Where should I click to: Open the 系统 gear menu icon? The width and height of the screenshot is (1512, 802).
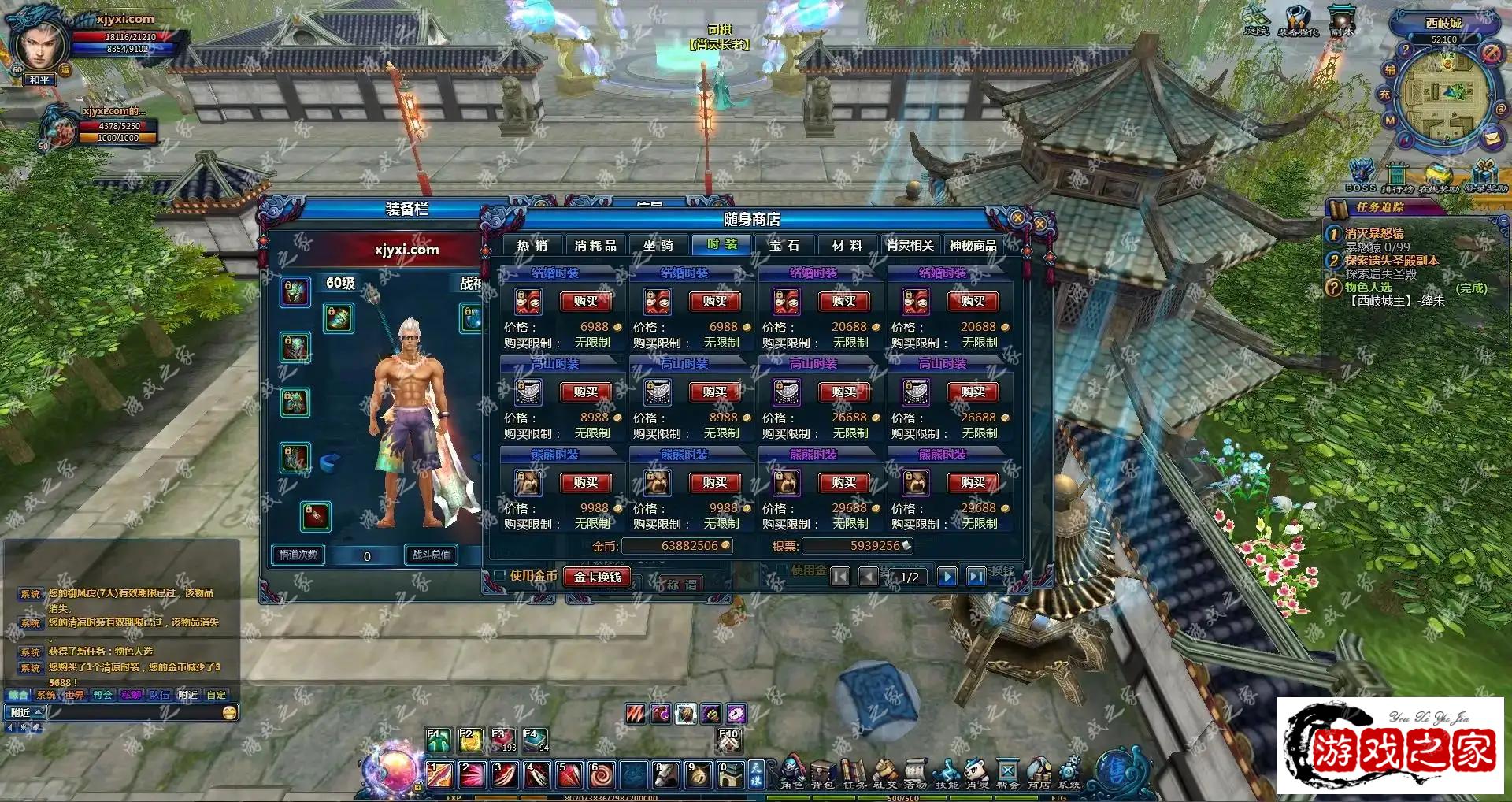pos(1069,772)
